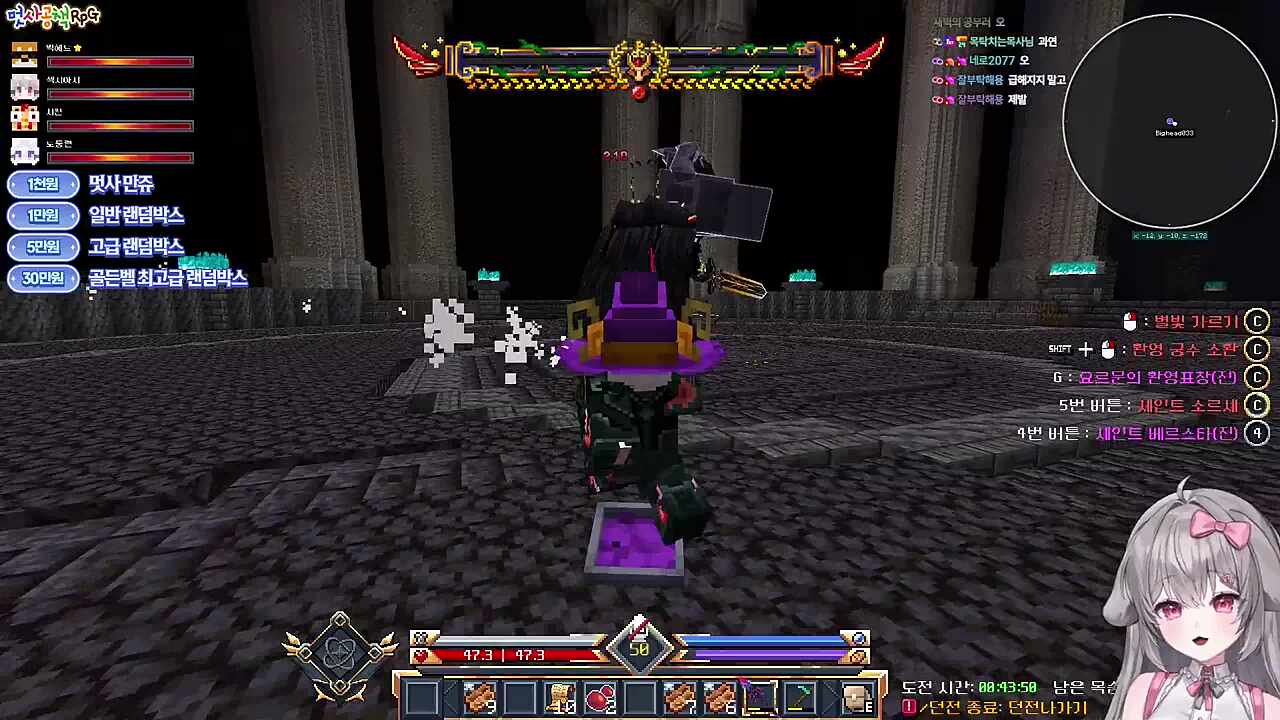Select the bread stack of 9 in hotbar
This screenshot has height=720, width=1280.
[x=481, y=697]
